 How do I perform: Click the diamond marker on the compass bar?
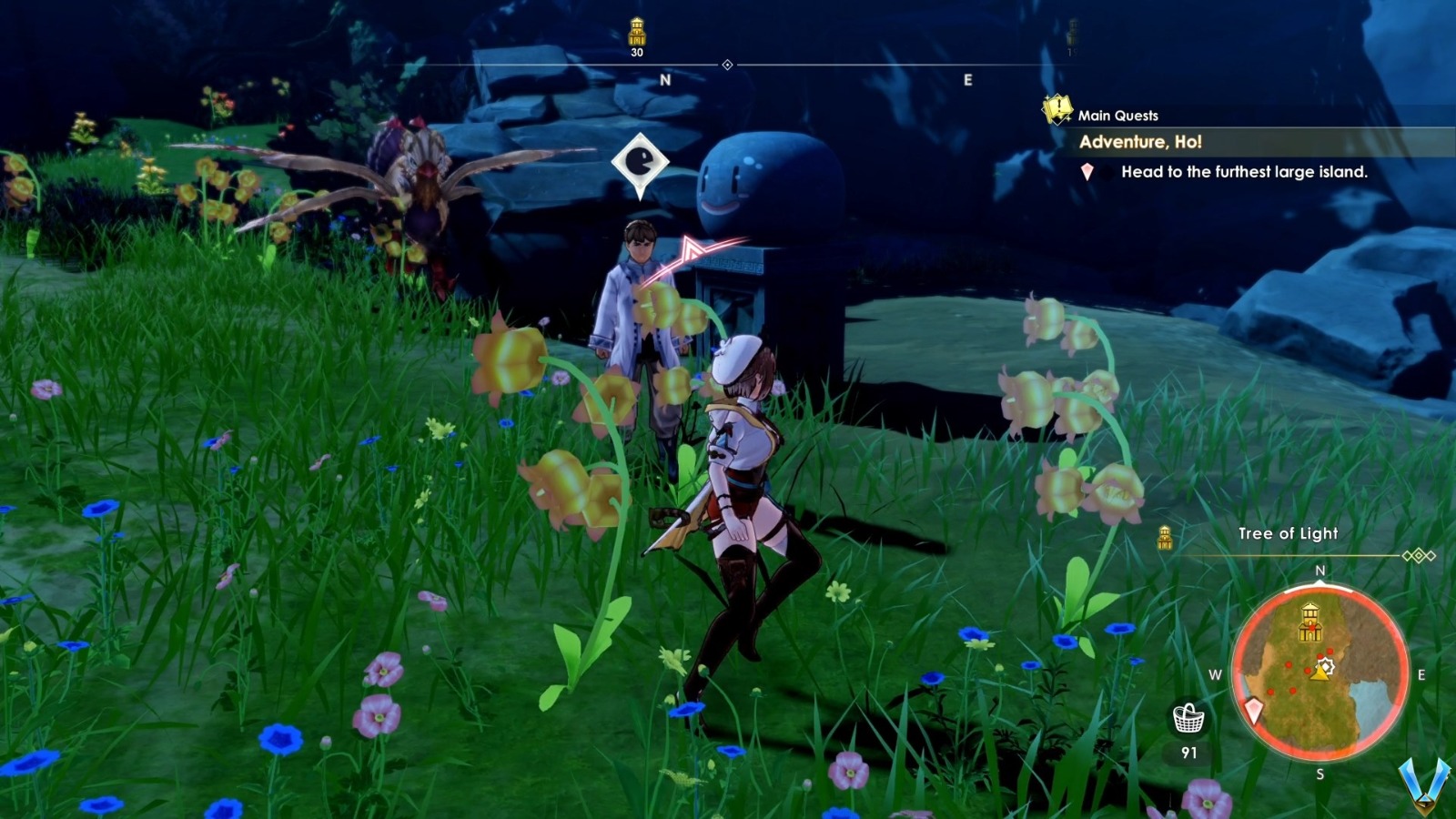[x=726, y=65]
